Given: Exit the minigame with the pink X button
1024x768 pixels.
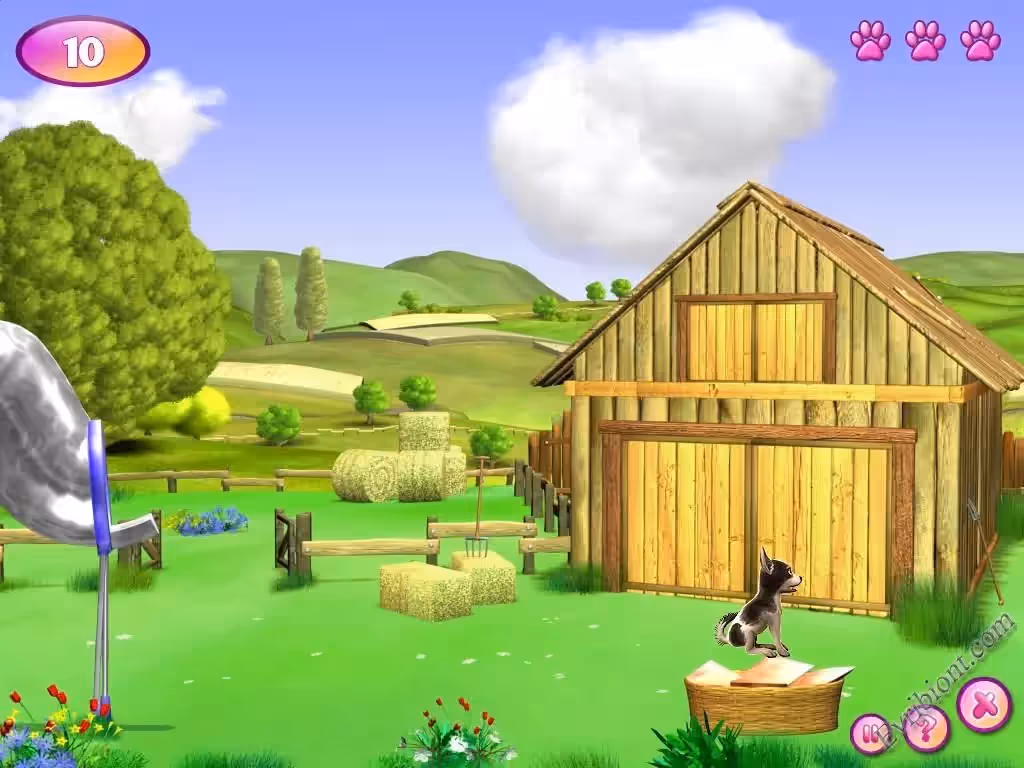Looking at the screenshot, I should coord(984,705).
